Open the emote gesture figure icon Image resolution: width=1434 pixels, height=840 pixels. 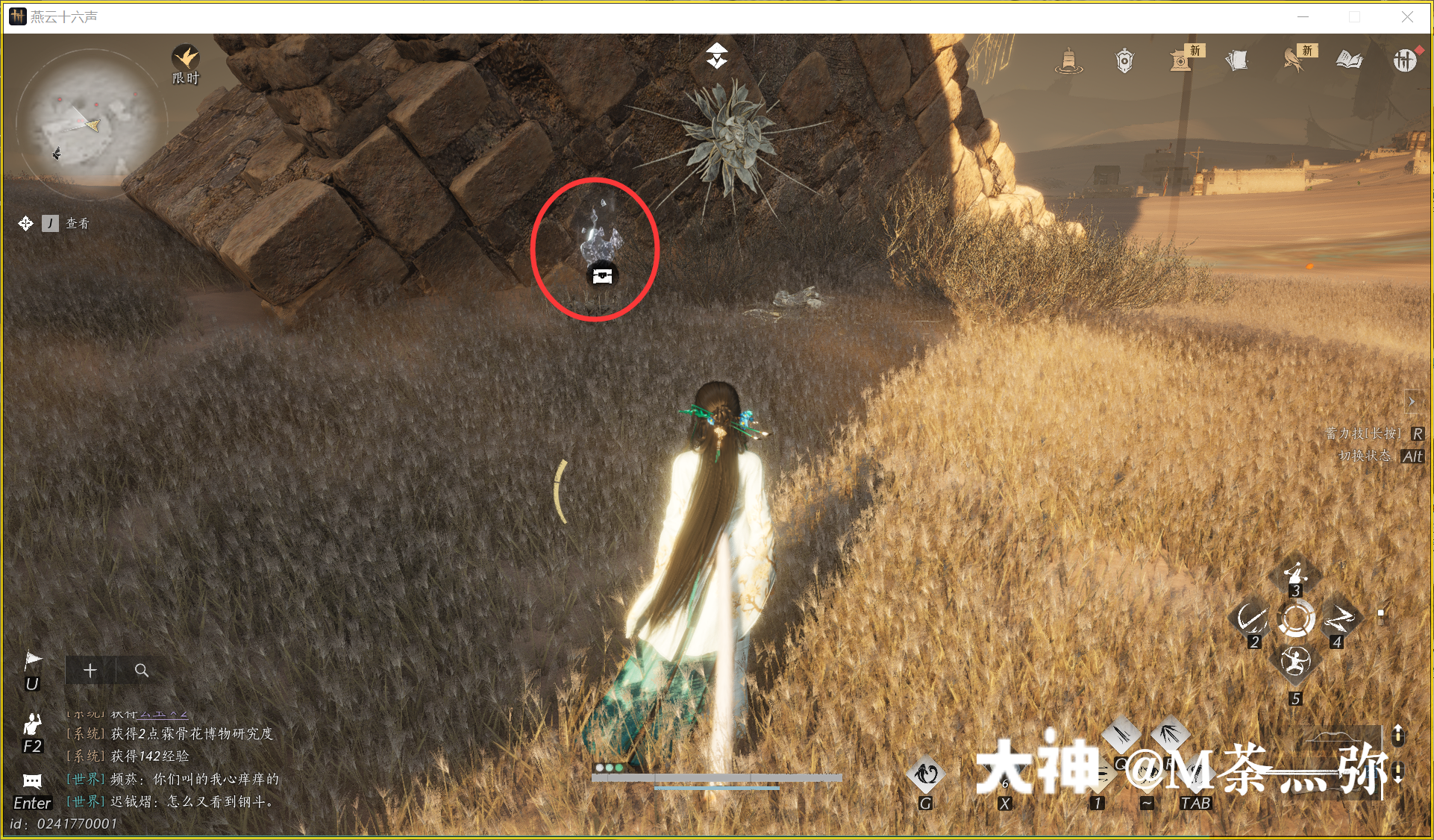[x=32, y=724]
